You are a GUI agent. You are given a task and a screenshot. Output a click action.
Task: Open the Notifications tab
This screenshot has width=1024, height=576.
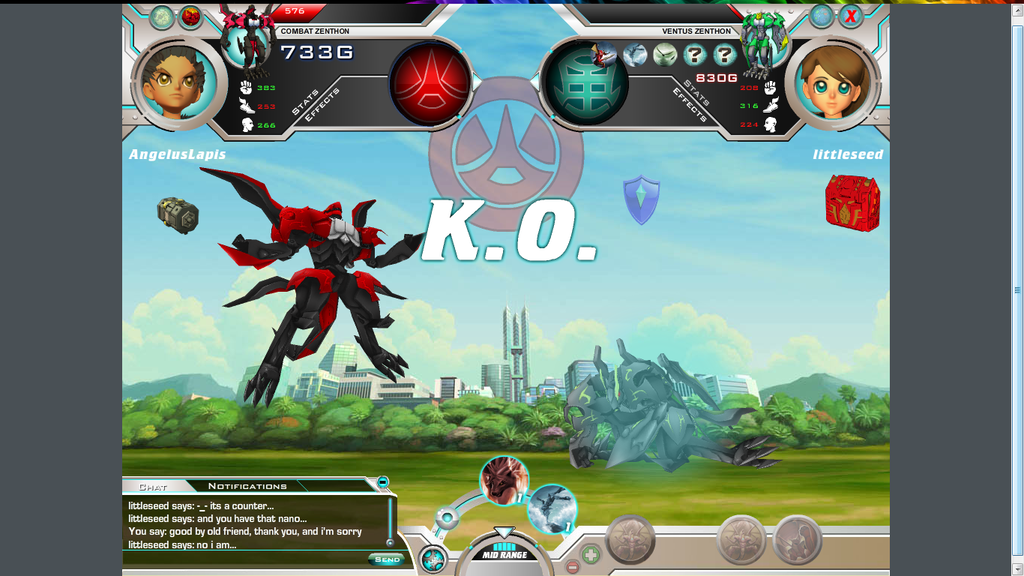247,487
